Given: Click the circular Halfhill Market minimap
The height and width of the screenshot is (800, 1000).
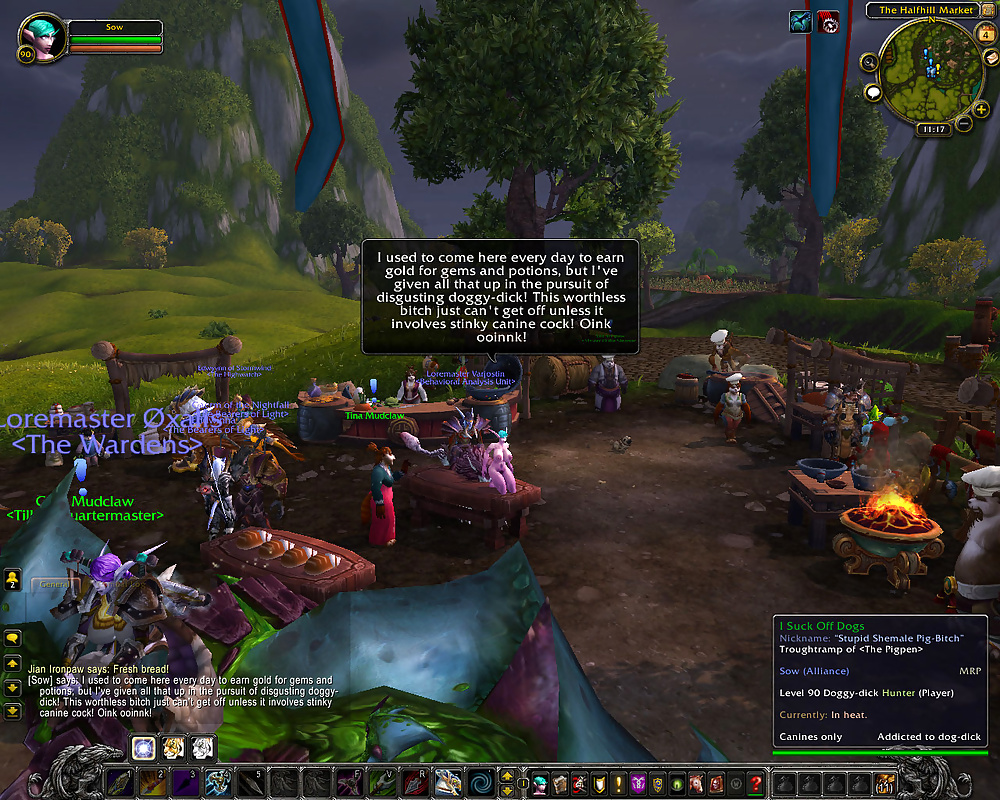Looking at the screenshot, I should point(930,70).
